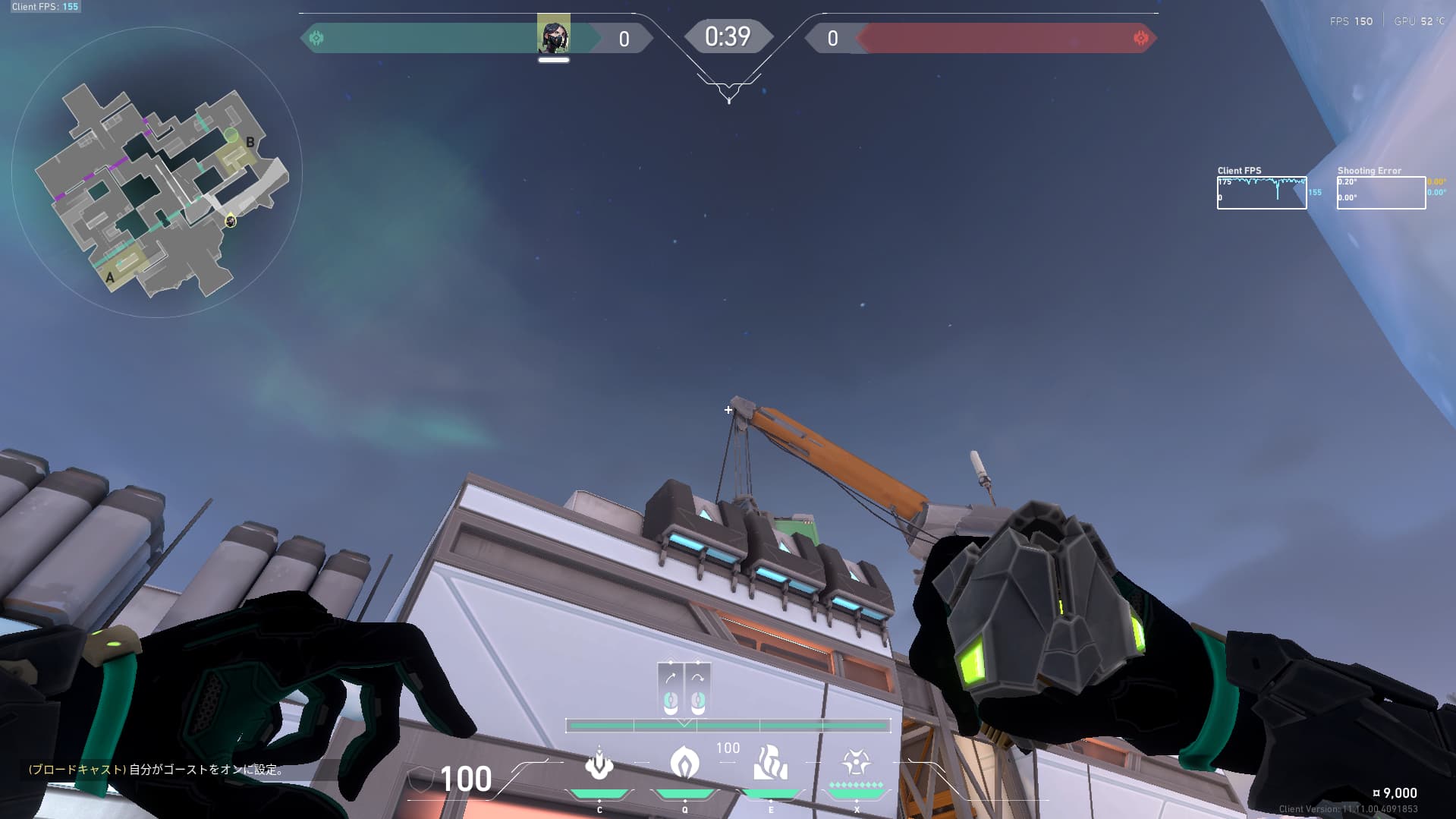Open the Shooting Error graph

click(1381, 193)
